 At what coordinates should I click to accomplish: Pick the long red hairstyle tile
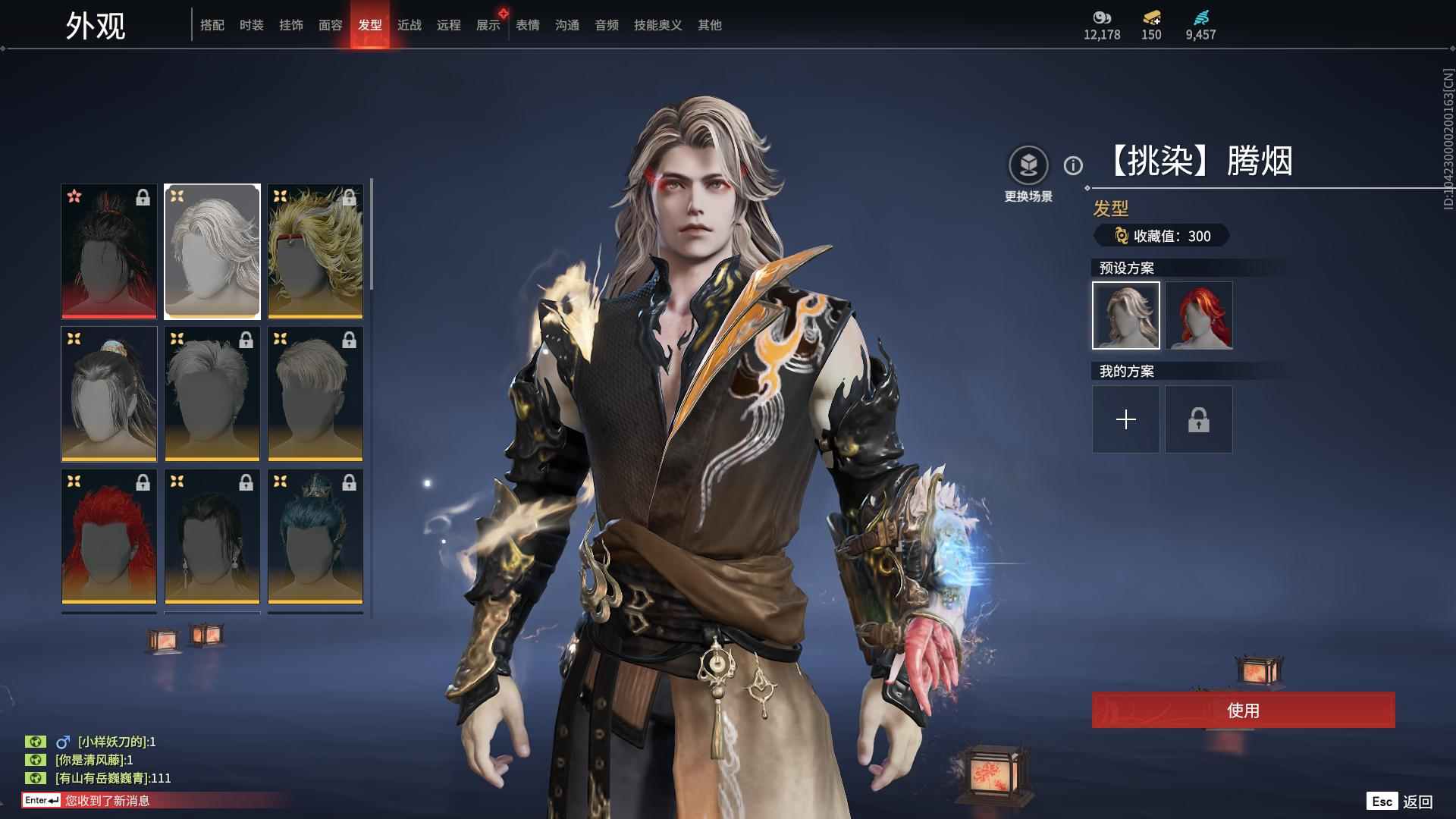pos(109,536)
